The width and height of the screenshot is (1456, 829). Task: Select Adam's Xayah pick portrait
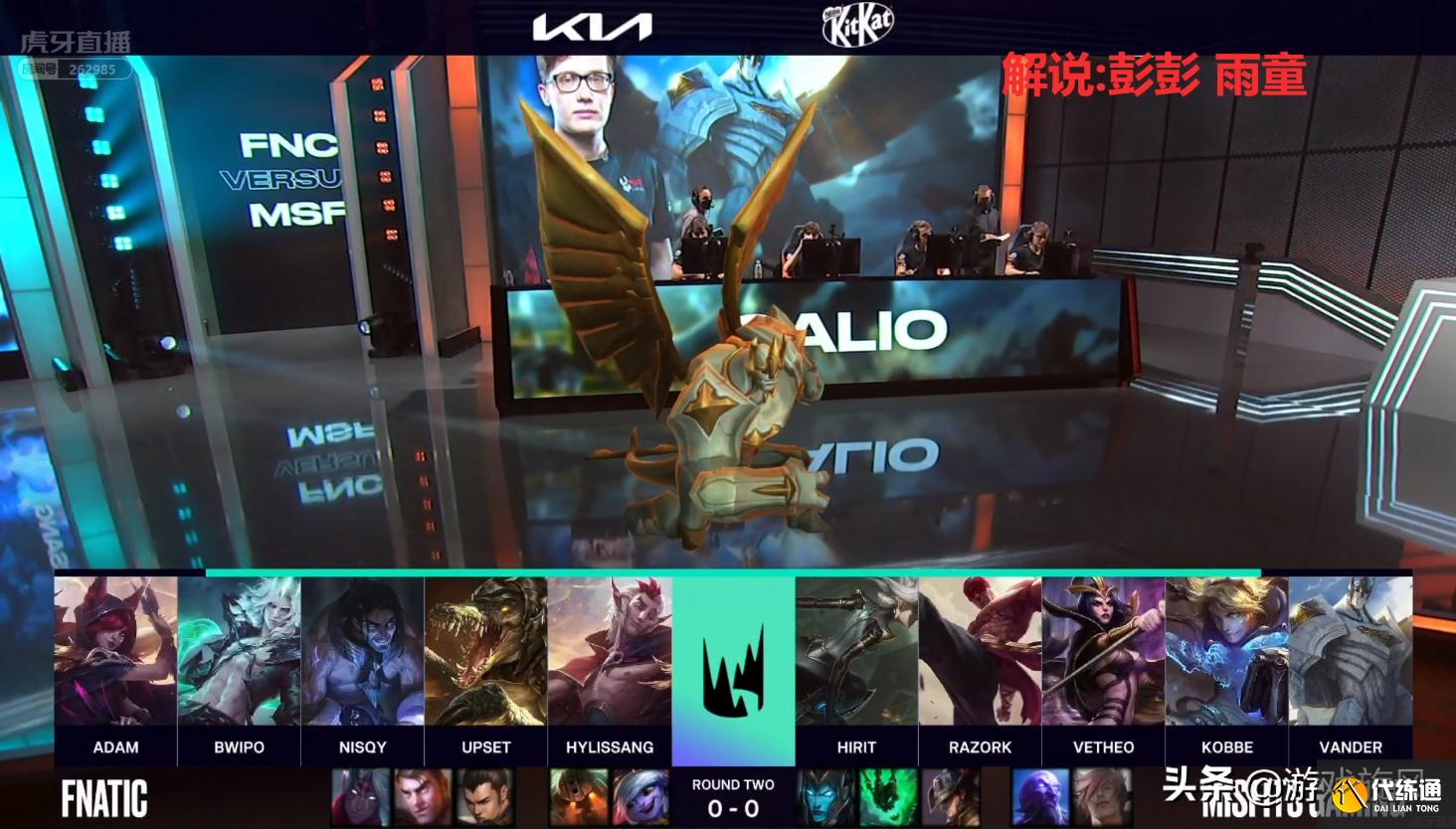(x=115, y=651)
